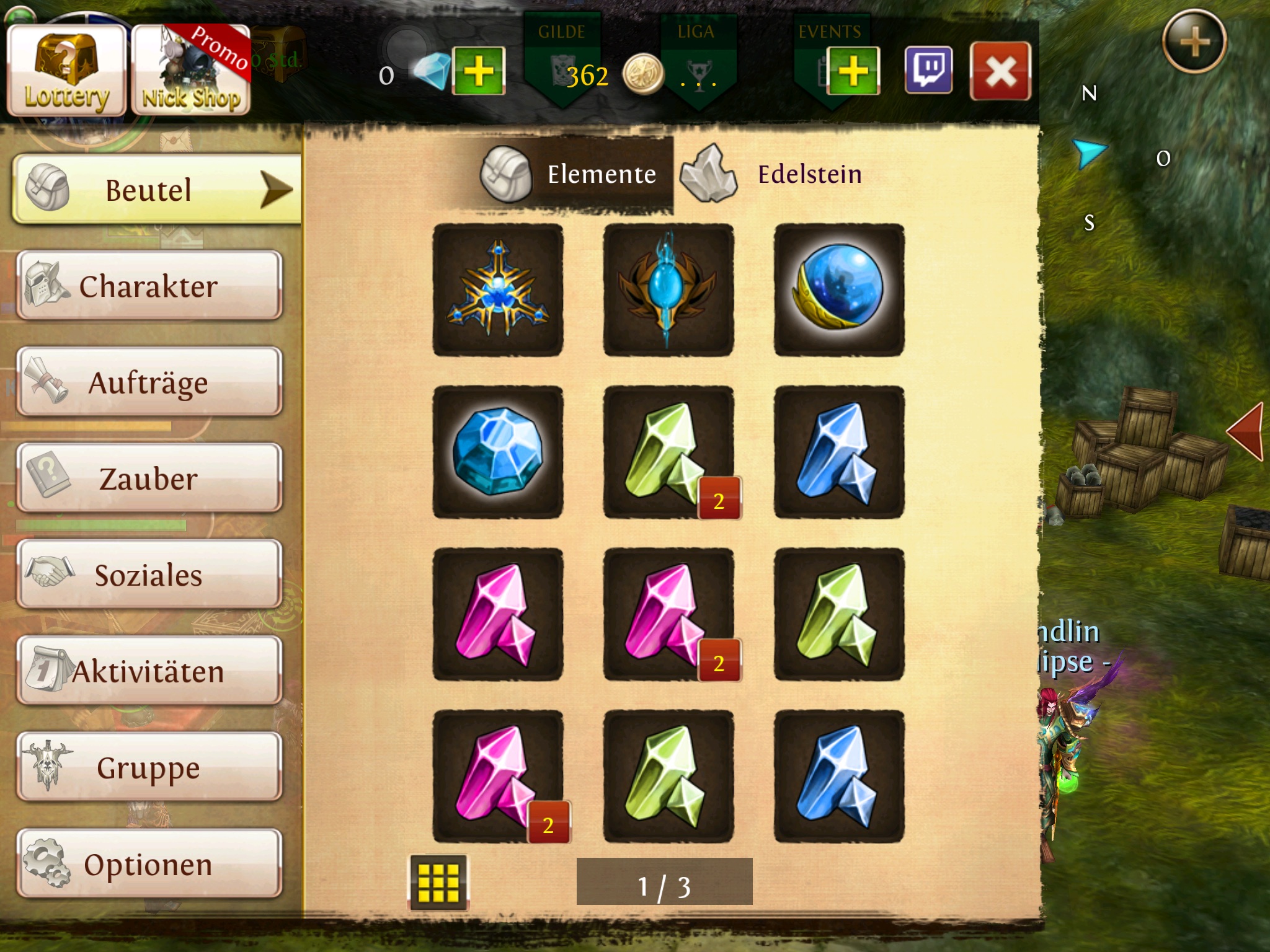Open the Nick Shop promo
Screen dimensions: 1270x952
point(191,71)
